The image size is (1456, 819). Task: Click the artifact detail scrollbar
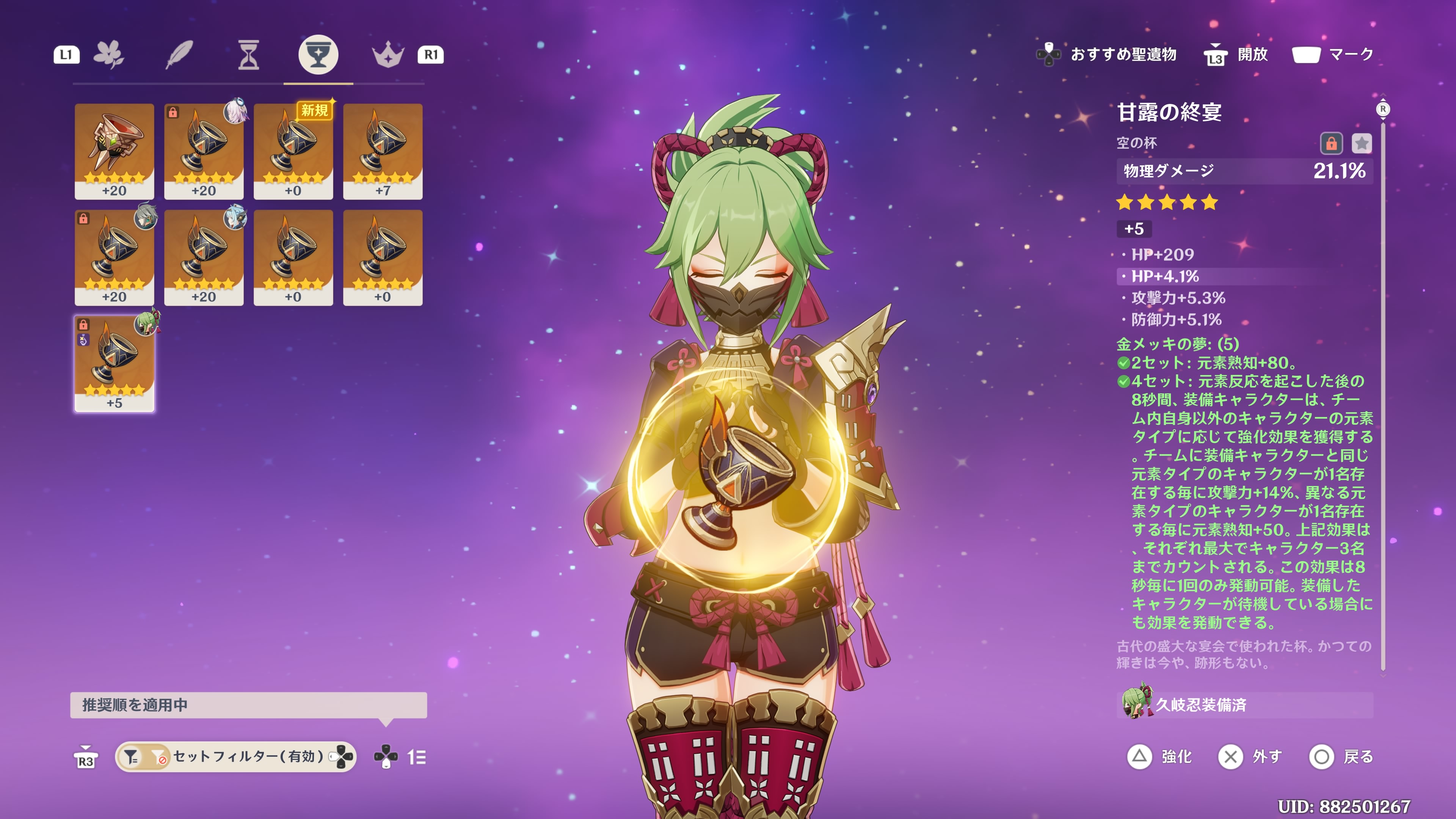click(1382, 384)
